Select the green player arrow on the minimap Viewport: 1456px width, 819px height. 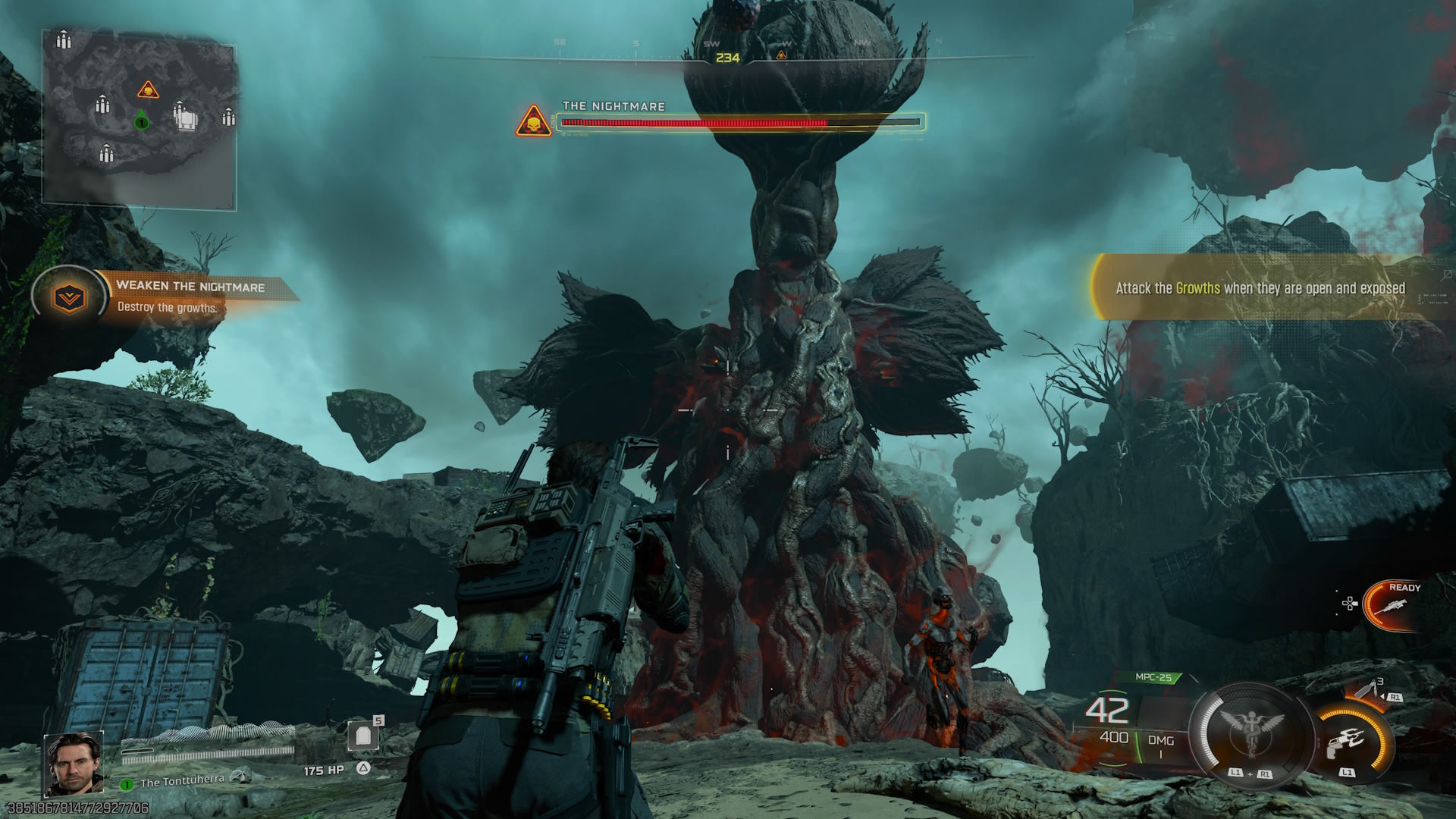coord(141,120)
